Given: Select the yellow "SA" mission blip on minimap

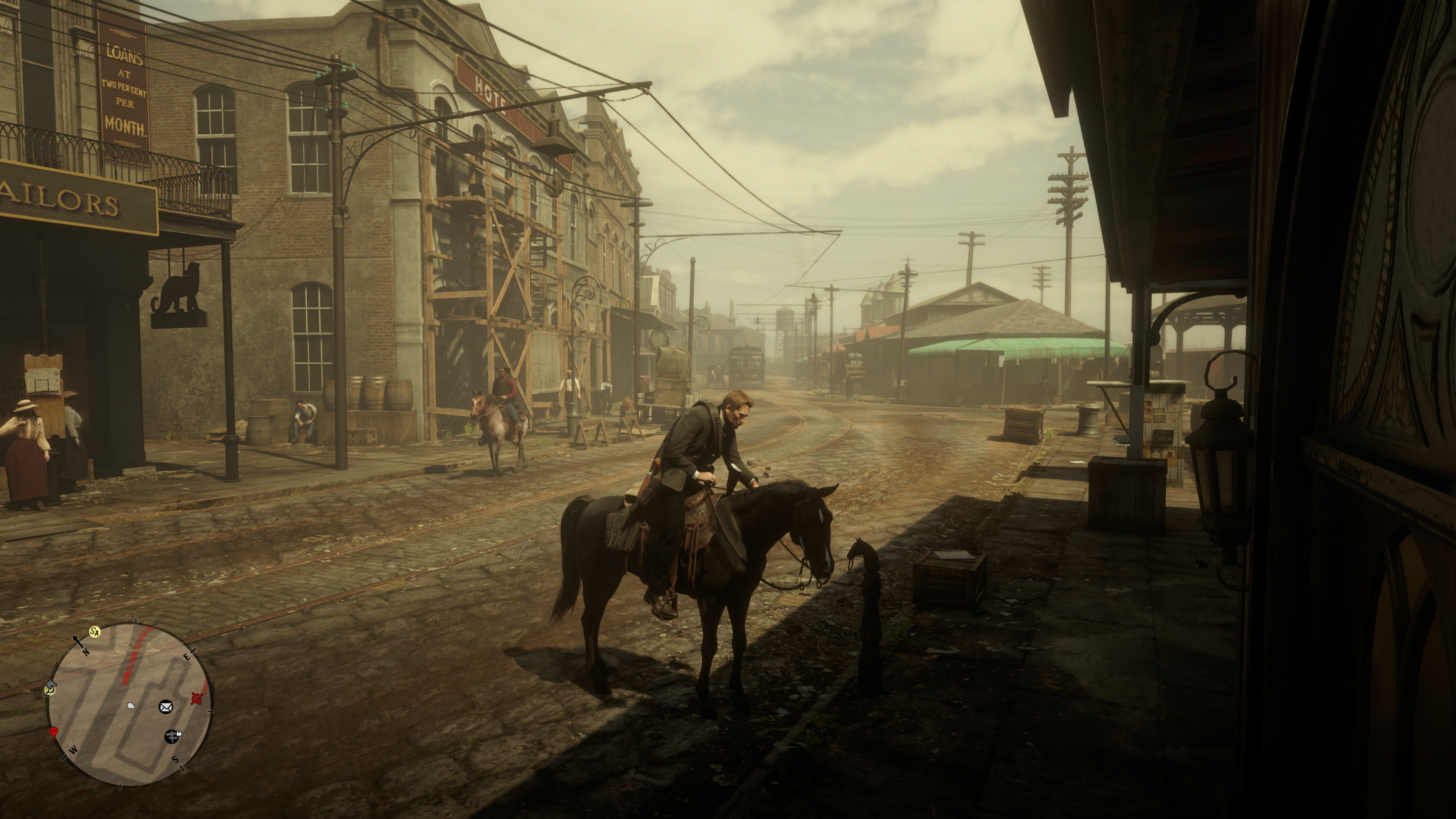Looking at the screenshot, I should coord(96,632).
